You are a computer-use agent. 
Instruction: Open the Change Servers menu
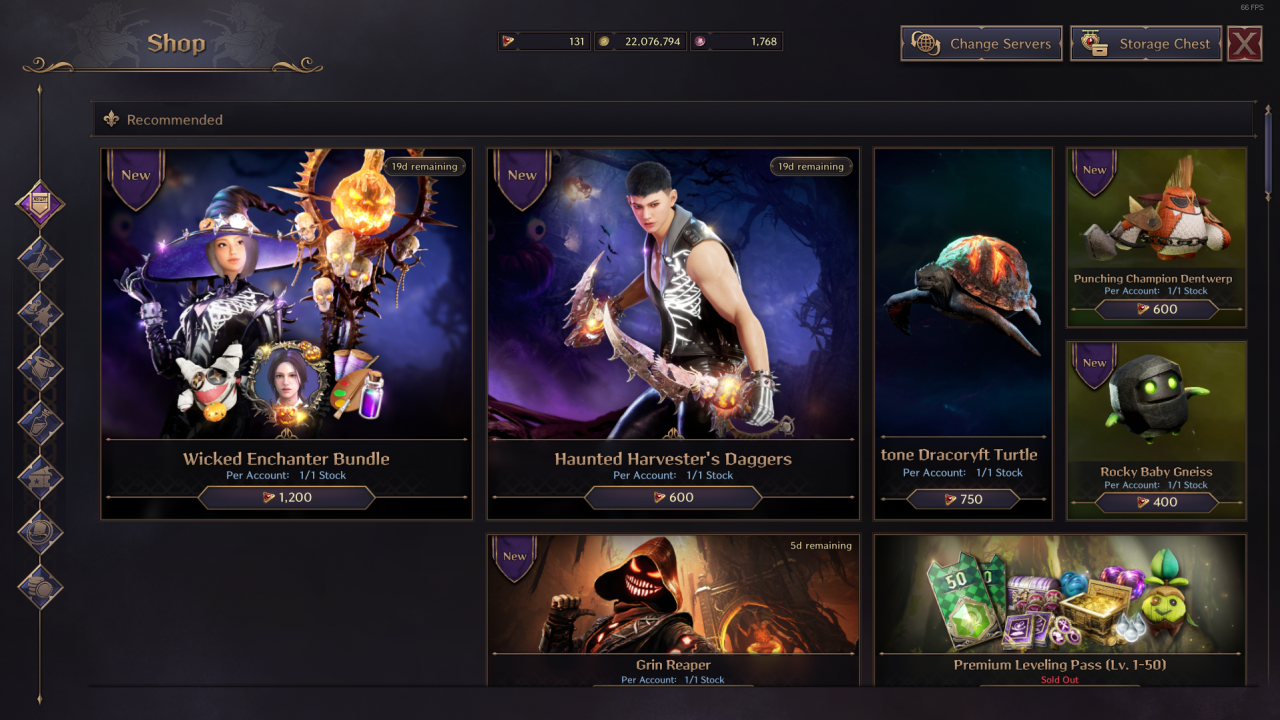click(x=980, y=43)
